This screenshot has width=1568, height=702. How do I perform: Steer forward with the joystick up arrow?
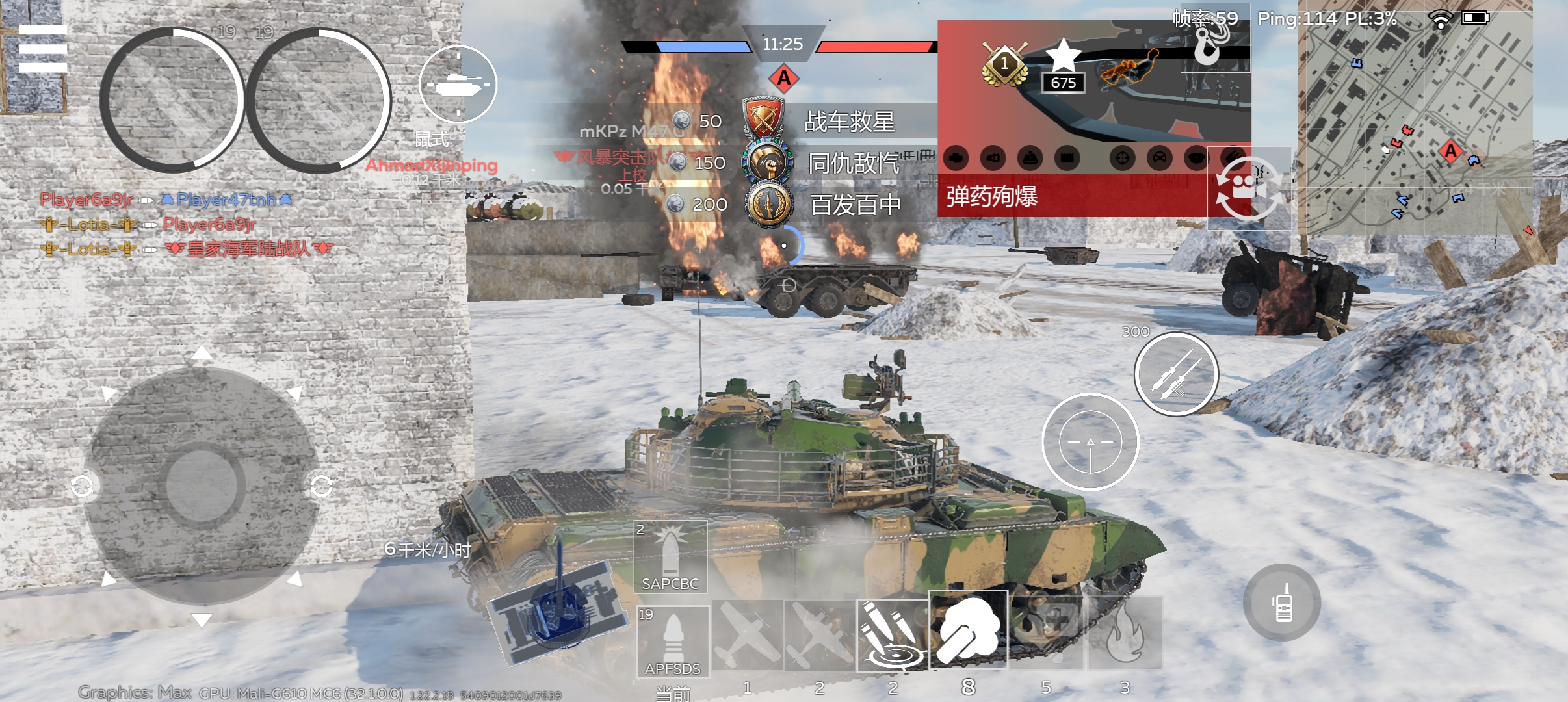[x=202, y=353]
